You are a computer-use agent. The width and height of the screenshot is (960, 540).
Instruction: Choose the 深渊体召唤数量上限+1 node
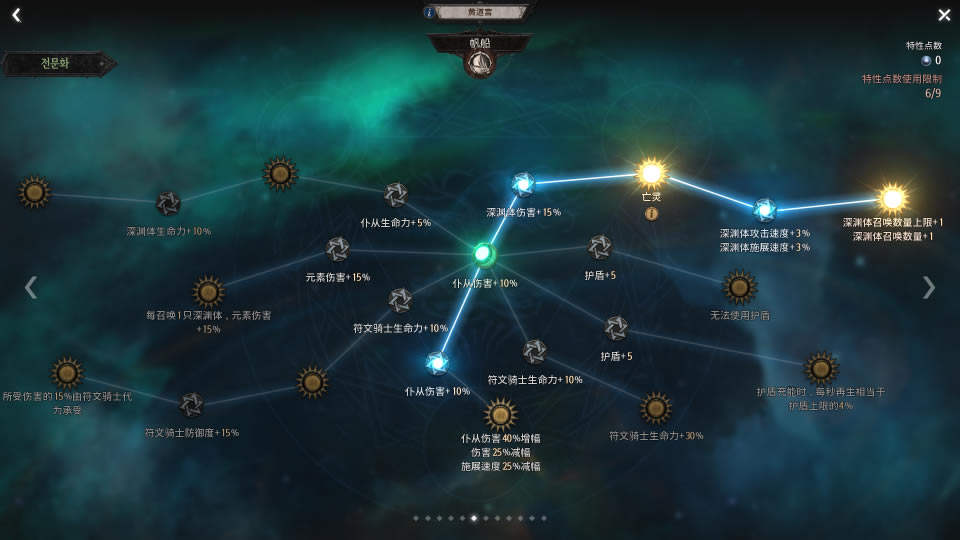[x=892, y=197]
